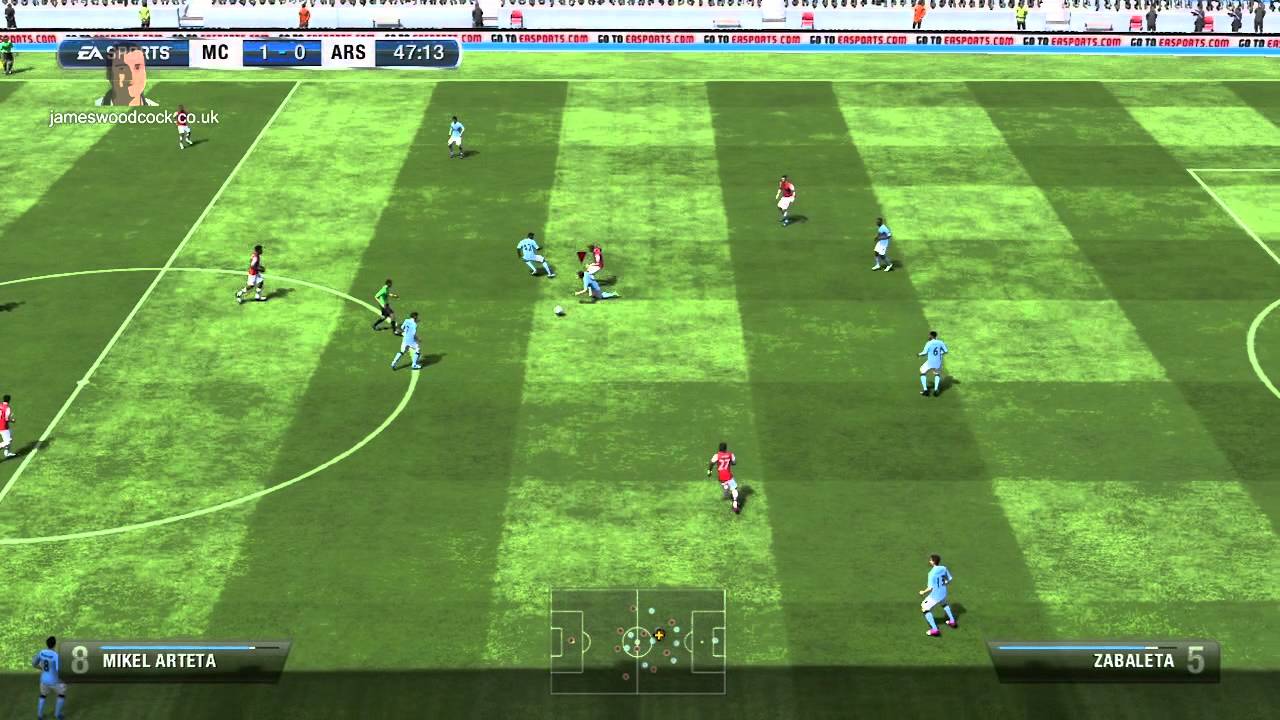Click Zabaleta's number 5 badge

(x=1196, y=660)
